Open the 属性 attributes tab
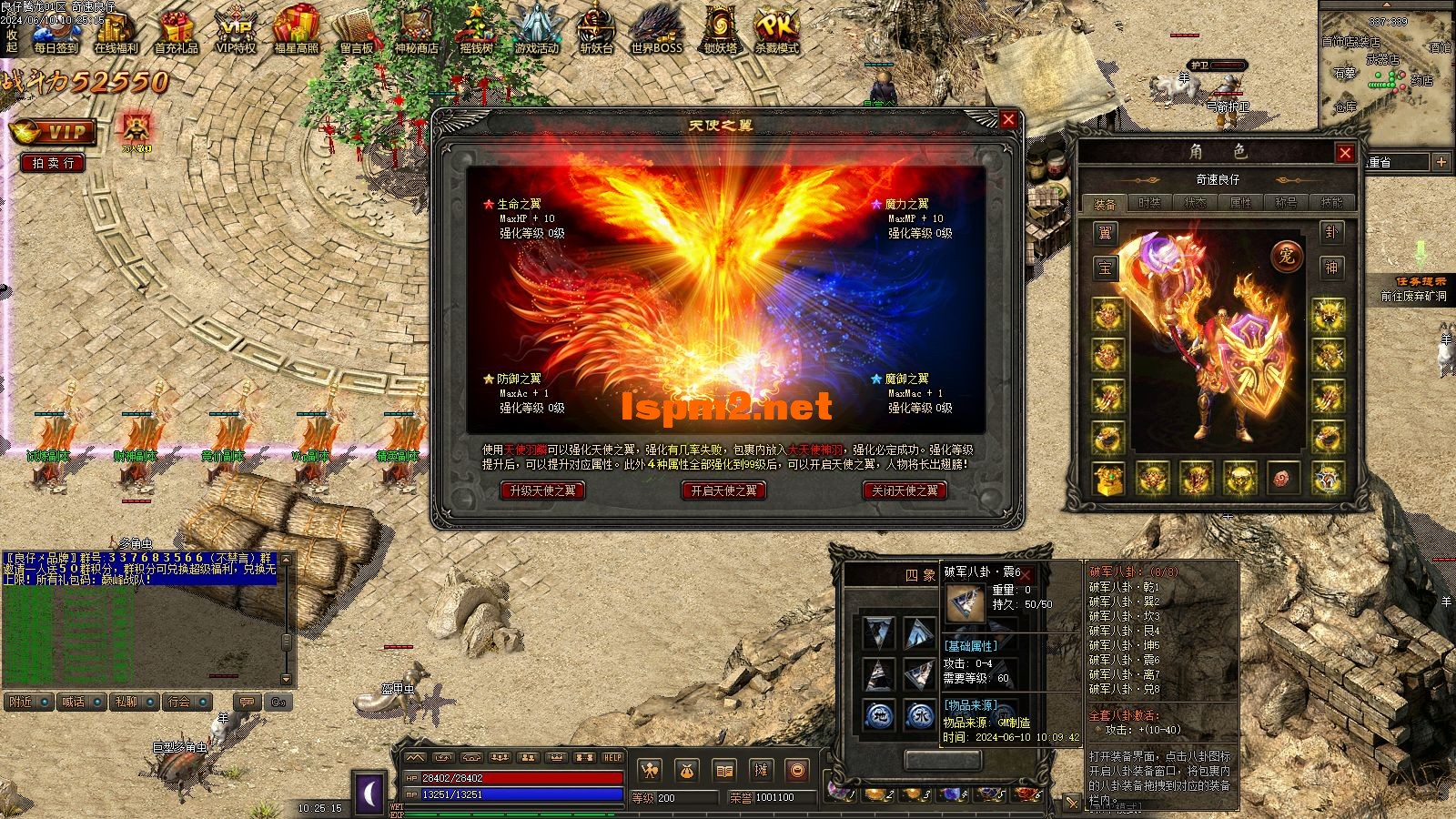 pos(1240,203)
